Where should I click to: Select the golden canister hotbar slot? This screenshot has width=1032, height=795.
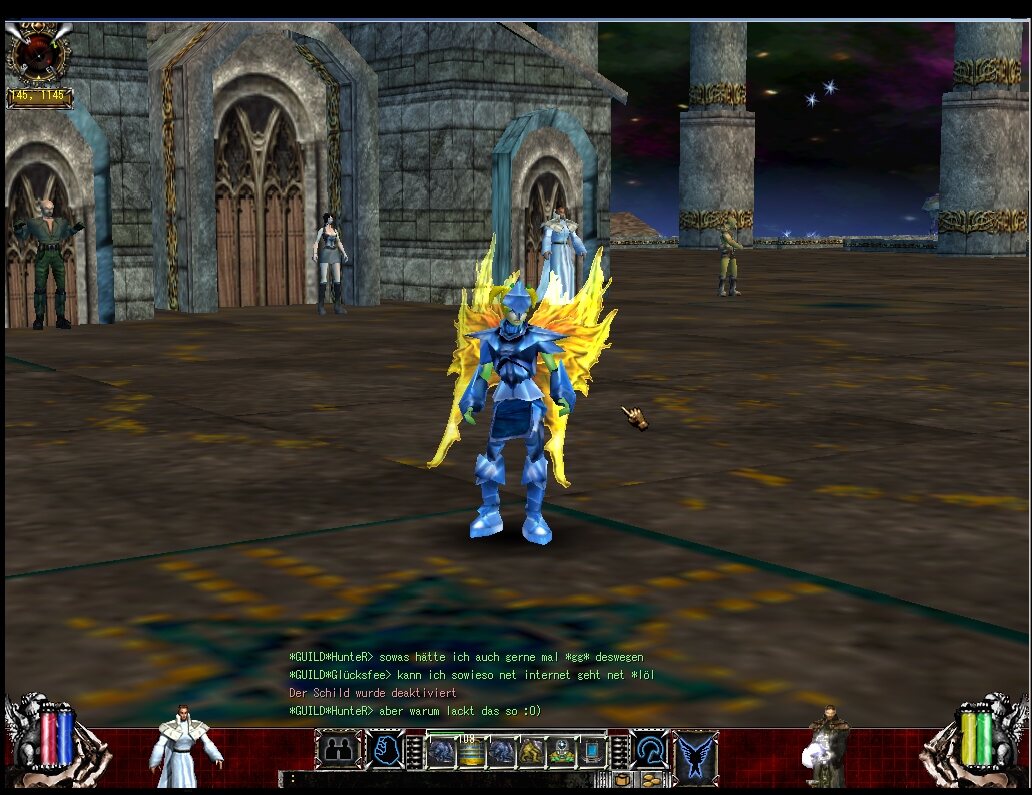471,752
